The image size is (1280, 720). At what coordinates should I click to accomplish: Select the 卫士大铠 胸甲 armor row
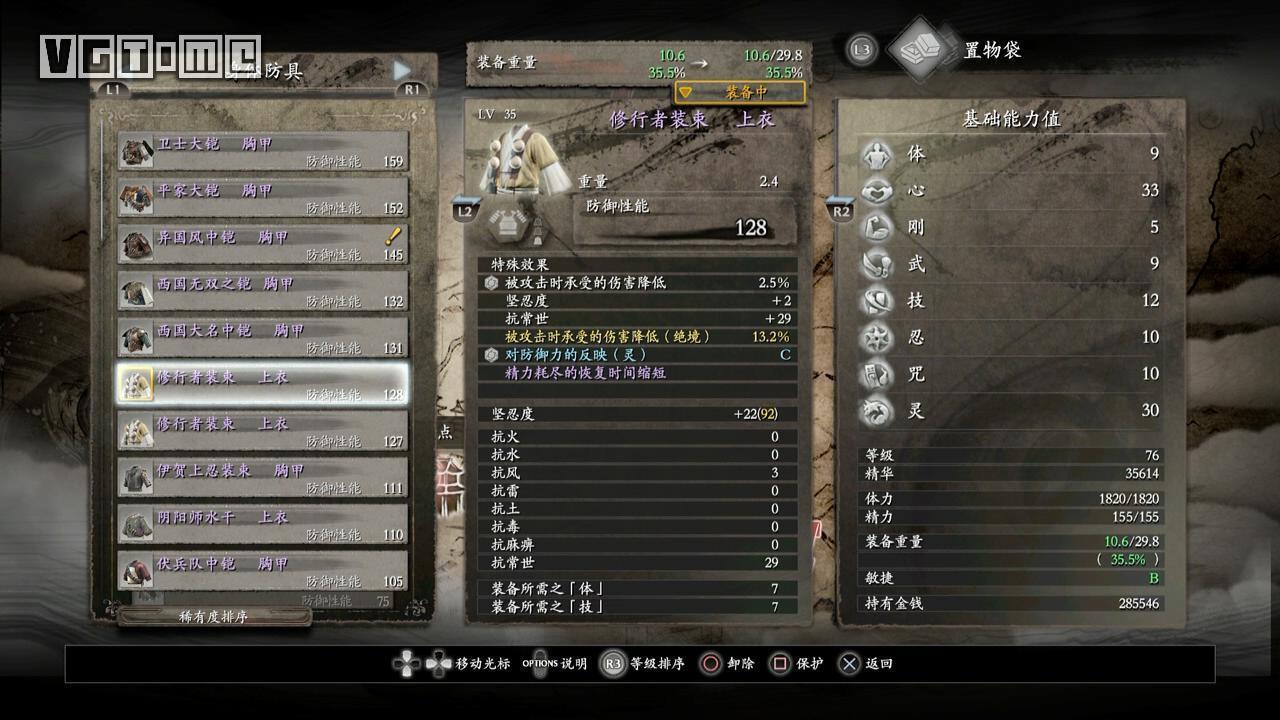[x=262, y=151]
